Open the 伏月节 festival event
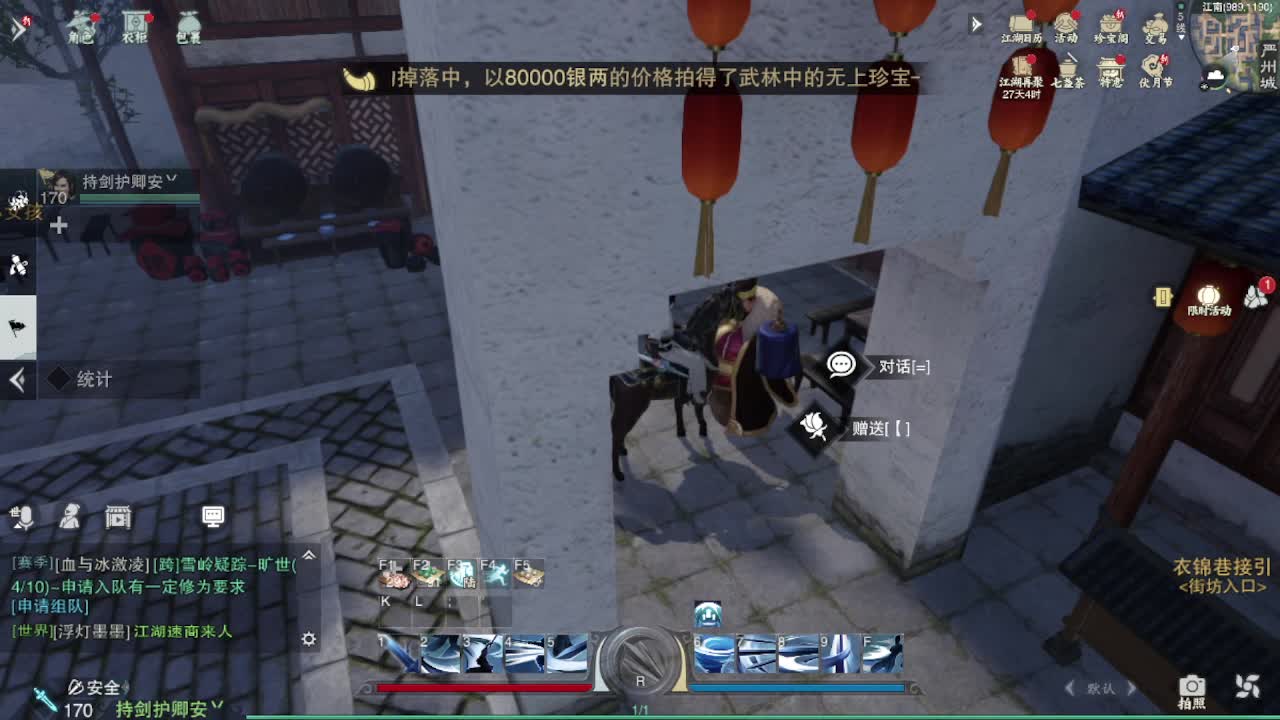The height and width of the screenshot is (720, 1280). coord(1153,65)
